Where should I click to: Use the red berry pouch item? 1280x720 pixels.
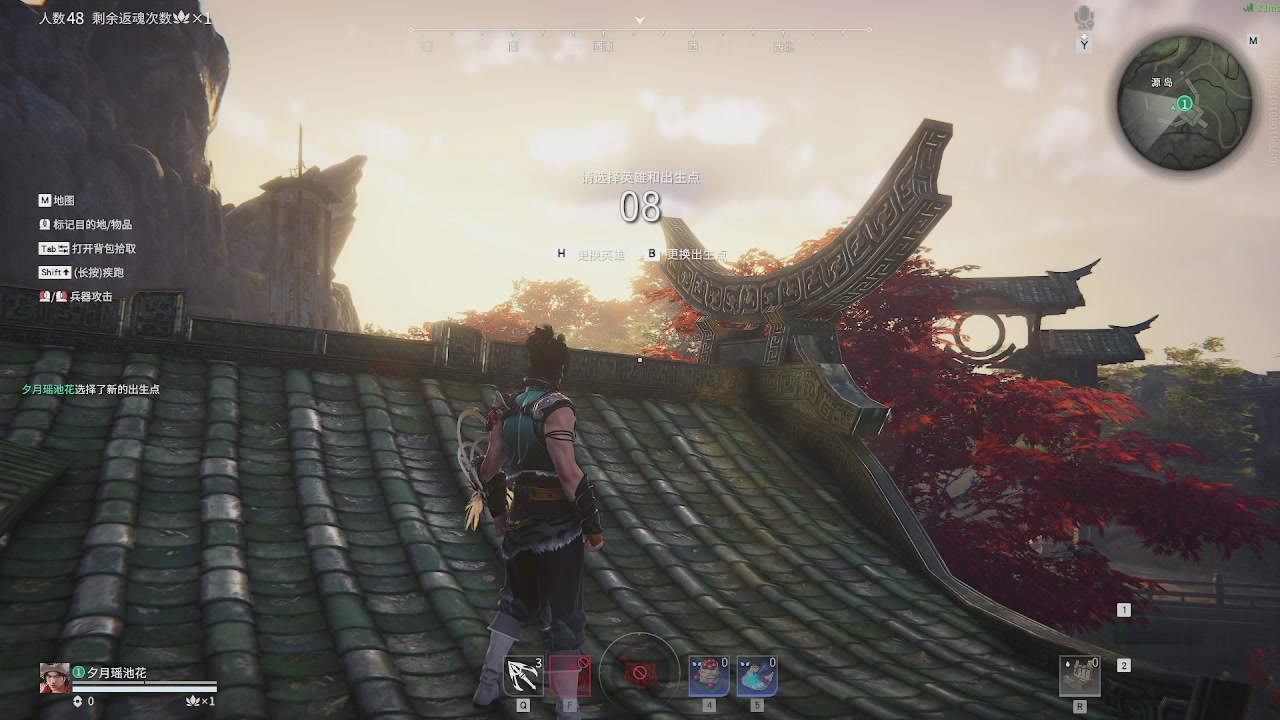708,676
